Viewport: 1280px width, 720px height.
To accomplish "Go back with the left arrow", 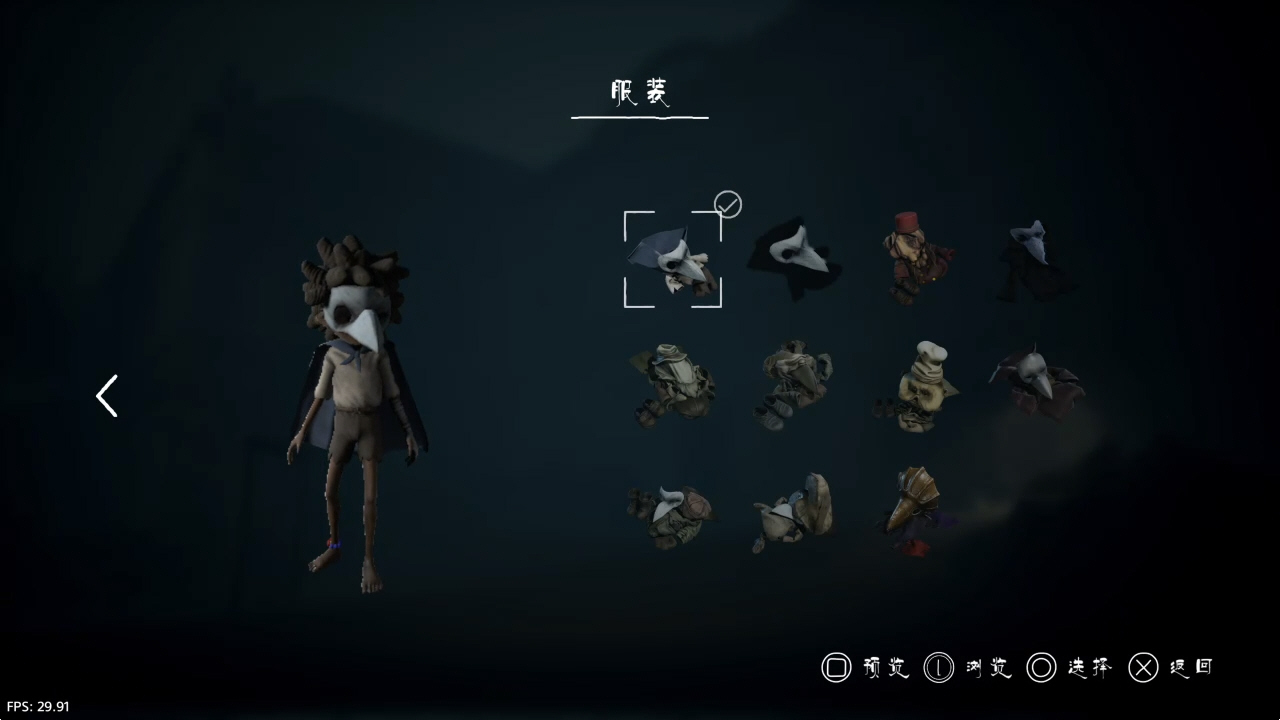I will (107, 396).
